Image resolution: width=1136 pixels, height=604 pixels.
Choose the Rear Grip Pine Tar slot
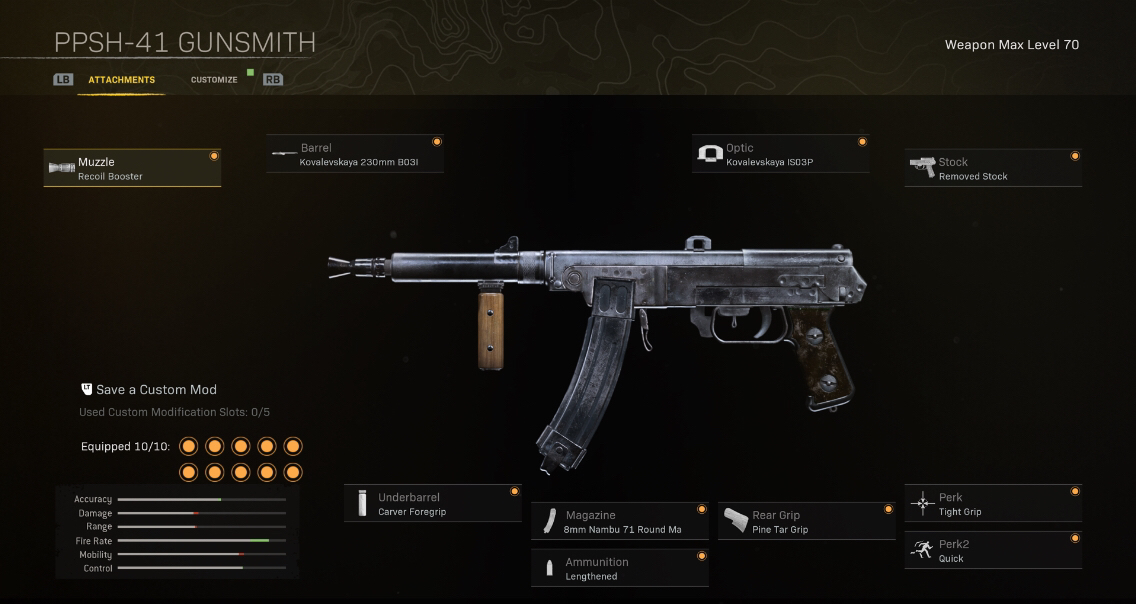pyautogui.click(x=806, y=522)
